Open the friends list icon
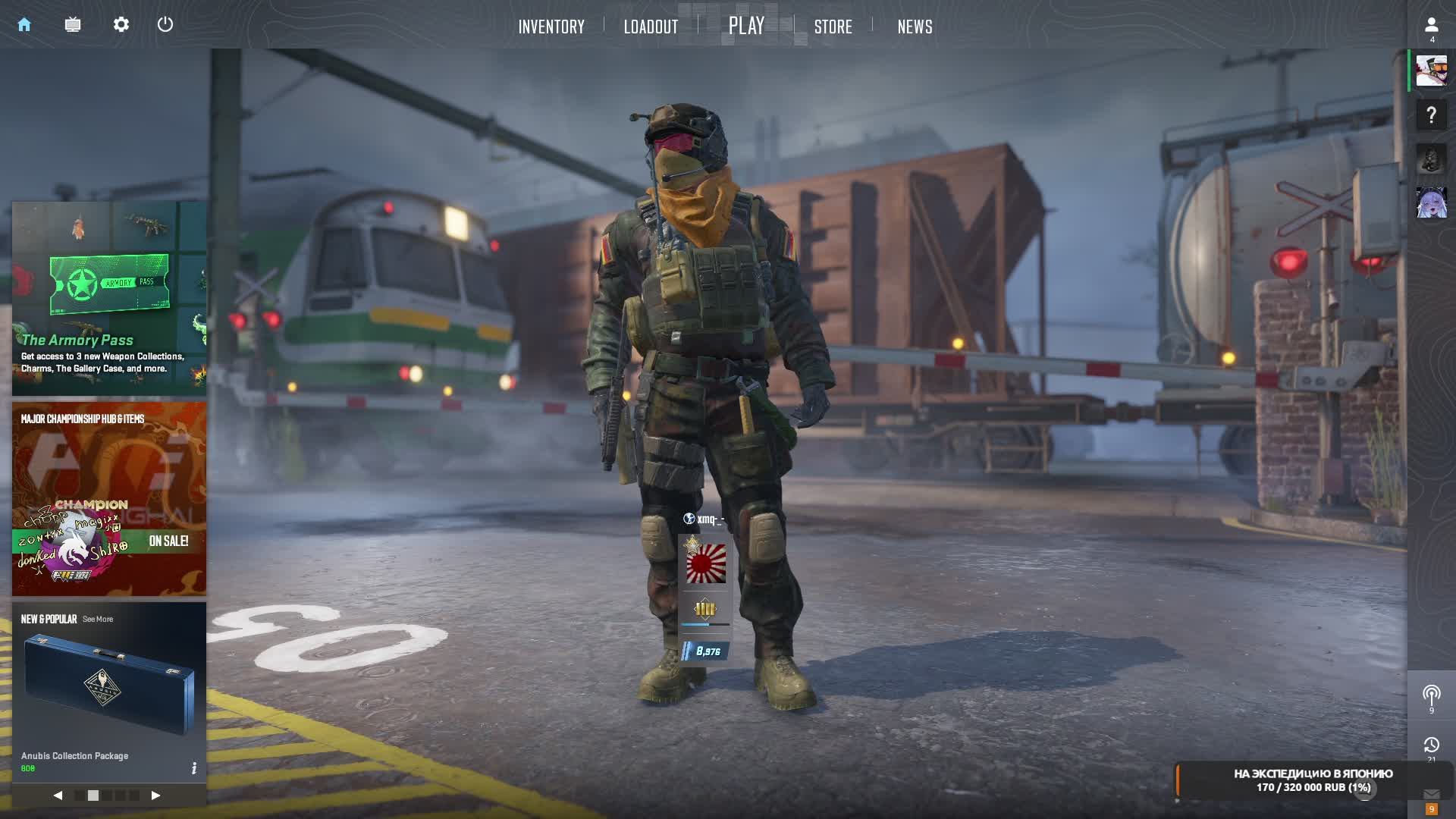The width and height of the screenshot is (1456, 819). click(x=1431, y=27)
